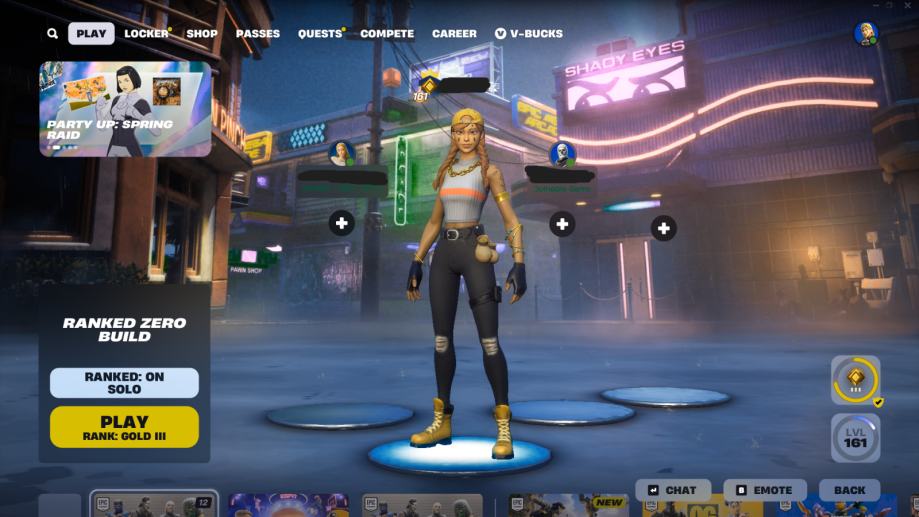Open the Shop tab
Viewport: 919px width, 517px height.
coord(201,34)
